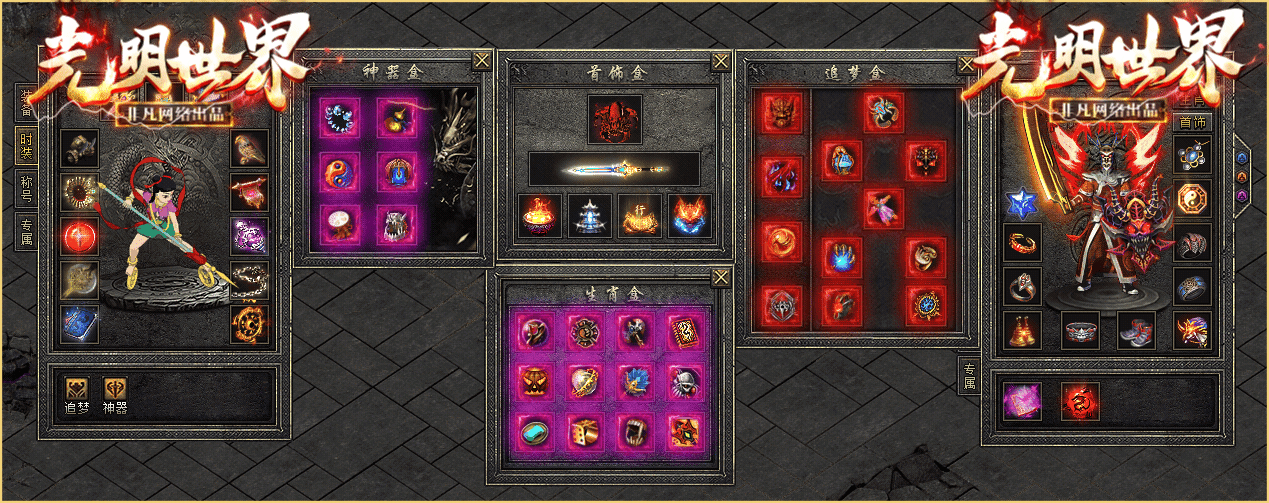Close the 神器盒 artifact box panel
Screen dimensions: 1269x503
[482, 61]
